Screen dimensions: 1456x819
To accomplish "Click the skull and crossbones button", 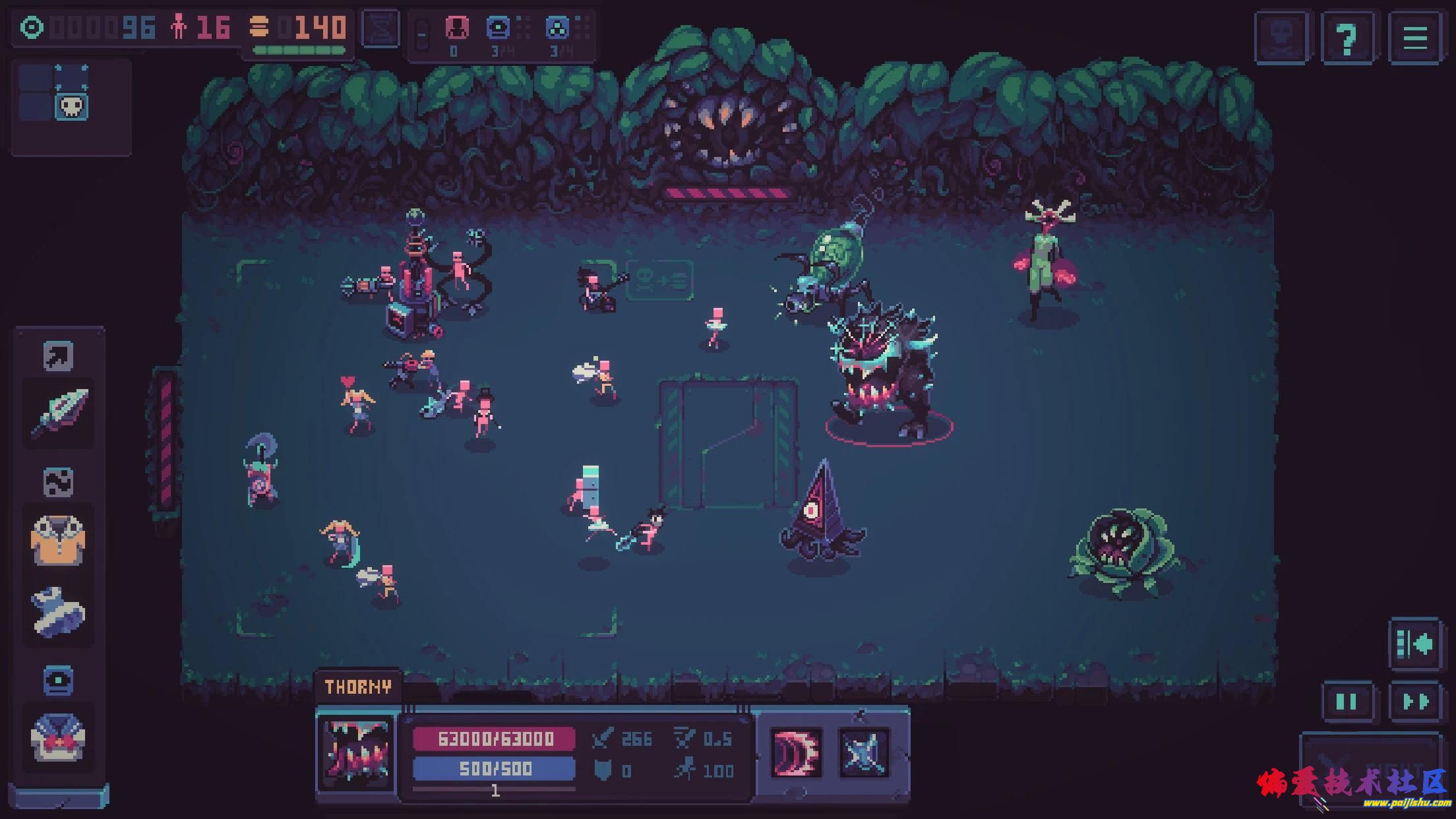I will 1281,38.
